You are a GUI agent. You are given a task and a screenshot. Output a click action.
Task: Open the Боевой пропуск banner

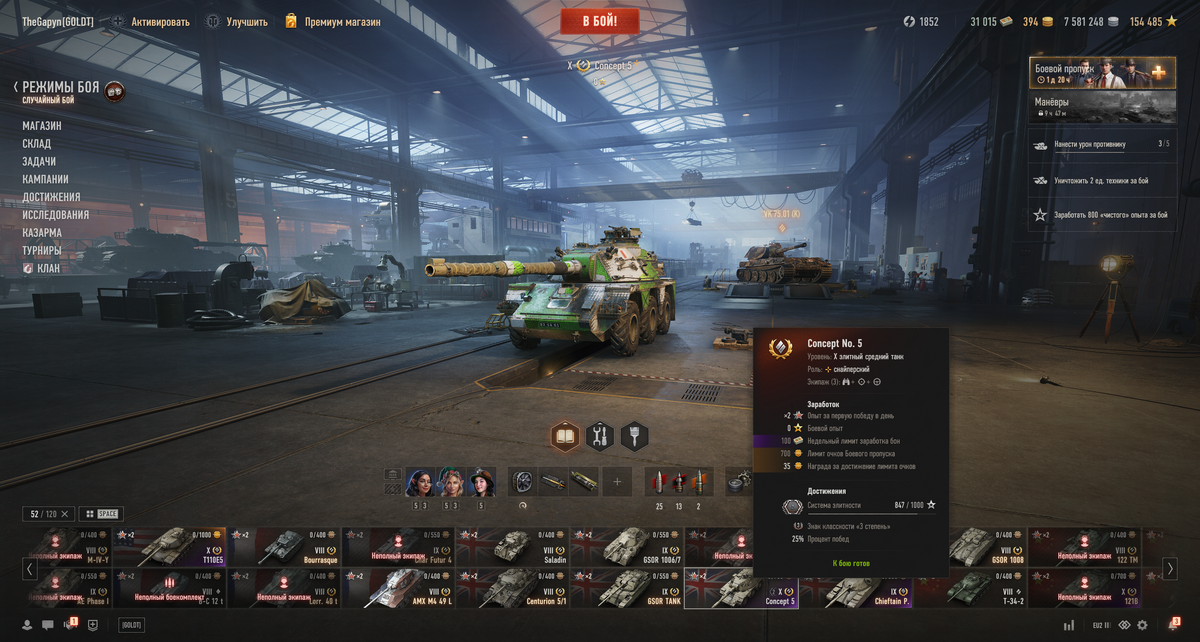(1089, 73)
